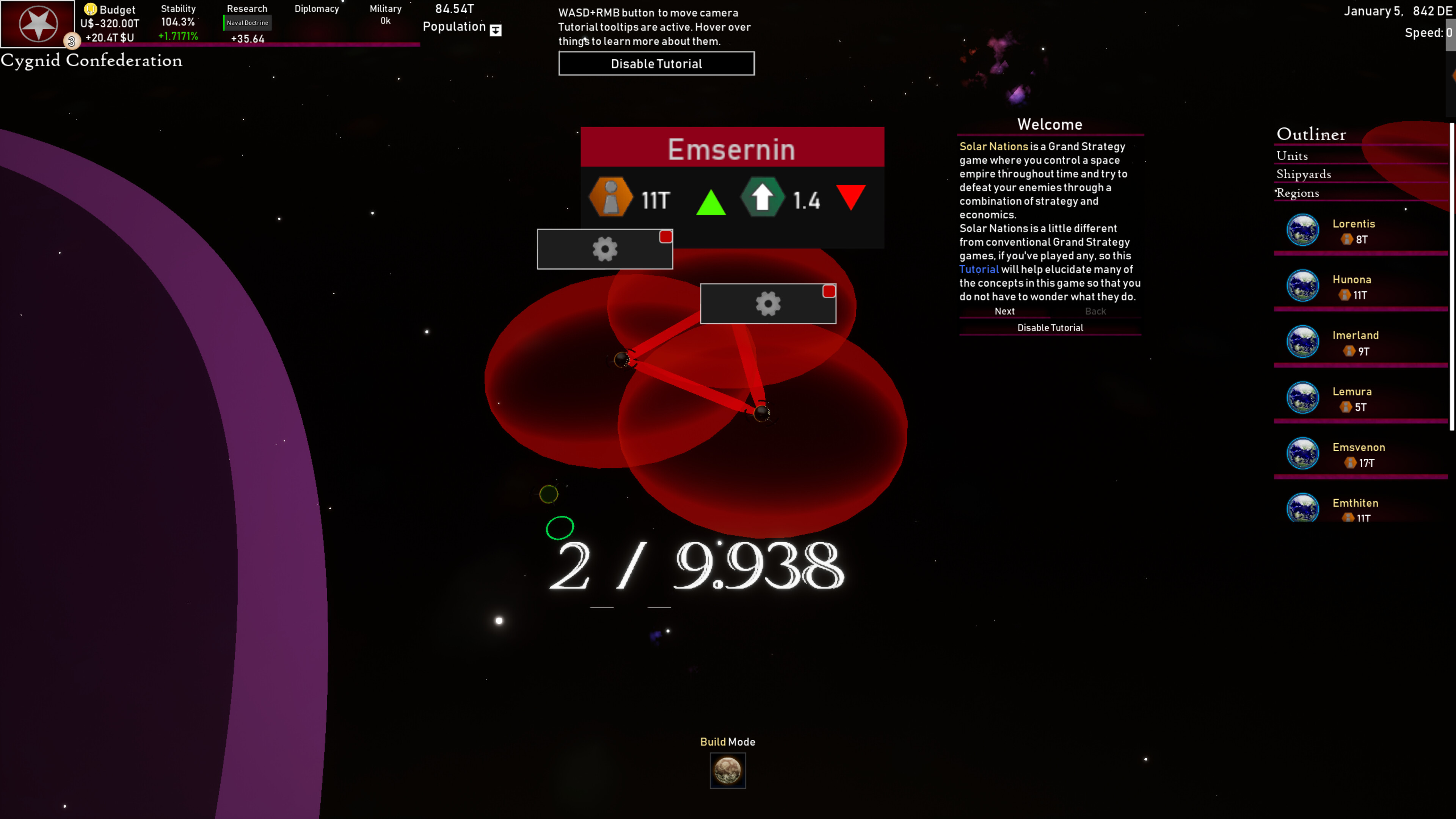Screen dimensions: 1456x819
Task: Open the Military menu
Action: 385,8
